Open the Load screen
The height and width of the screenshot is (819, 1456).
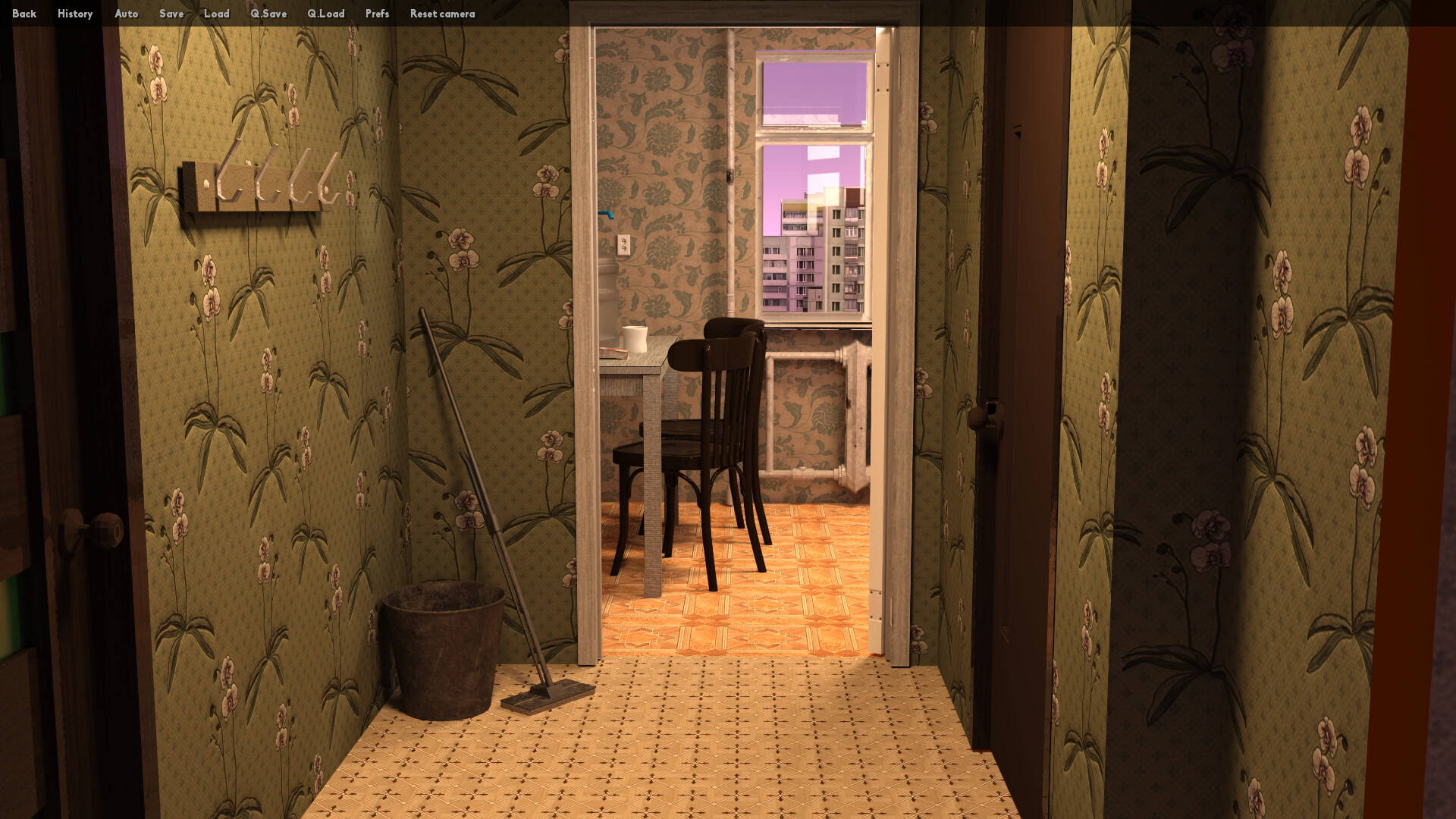pyautogui.click(x=218, y=14)
